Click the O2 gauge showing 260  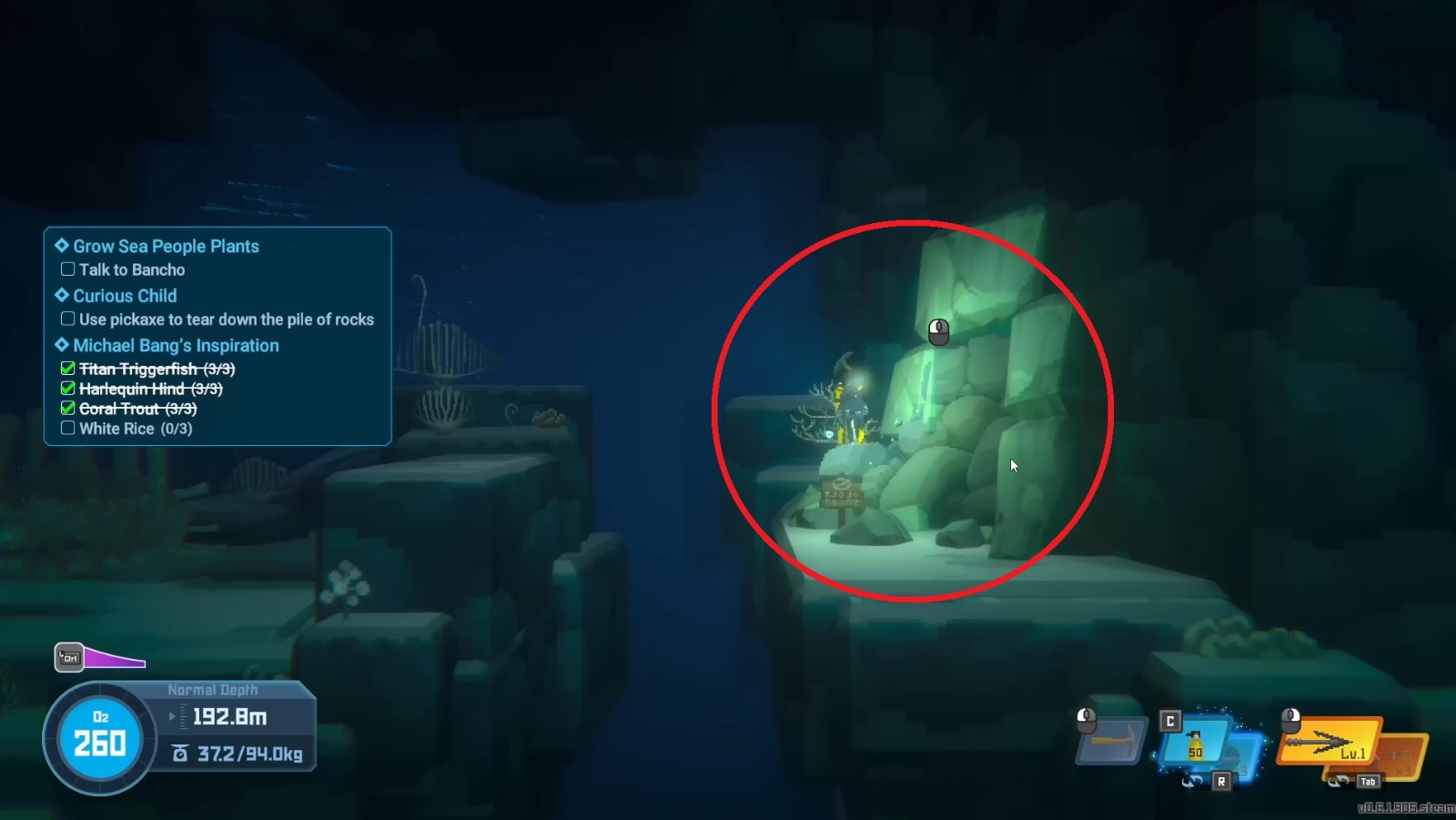tap(98, 739)
